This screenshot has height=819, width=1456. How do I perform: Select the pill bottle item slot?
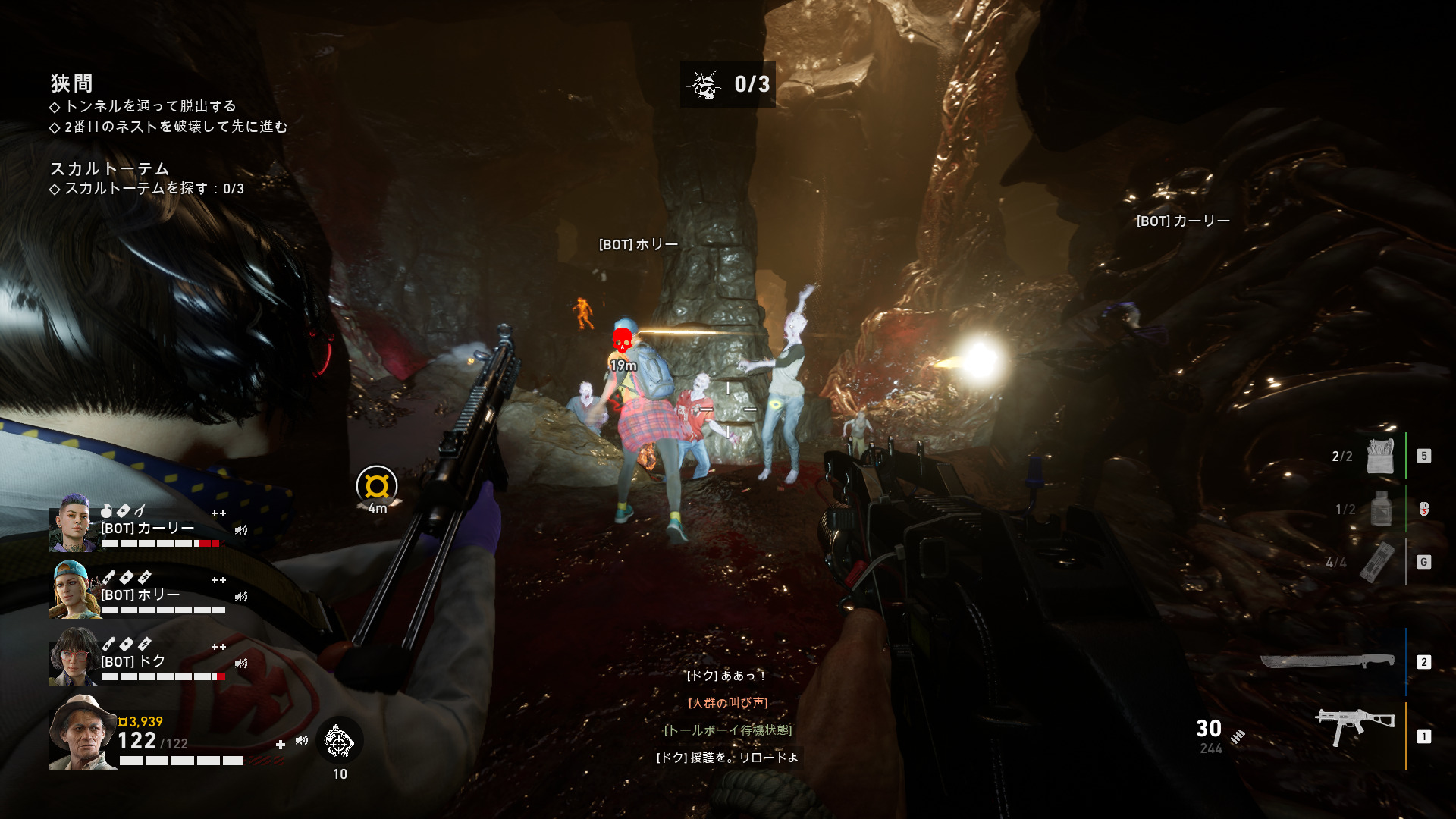coord(1381,509)
